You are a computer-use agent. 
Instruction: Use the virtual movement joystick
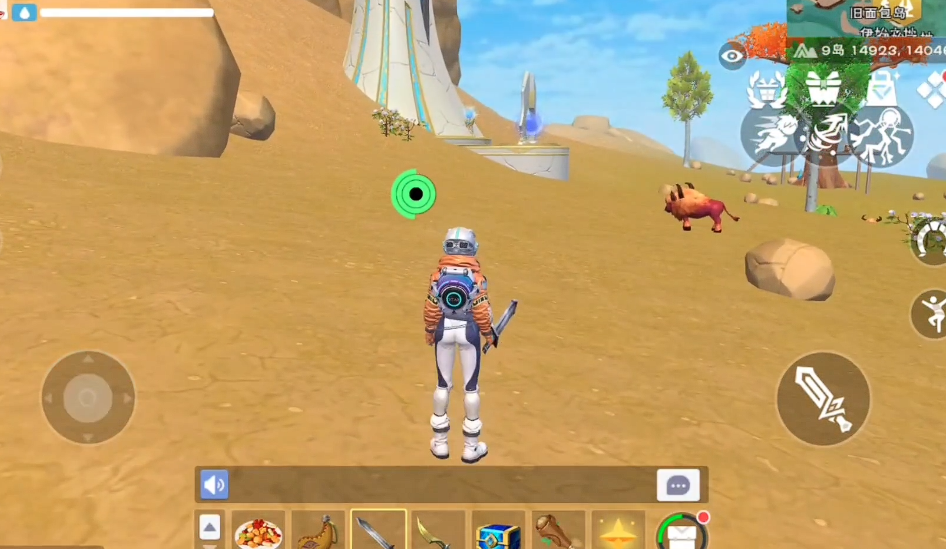coord(88,398)
